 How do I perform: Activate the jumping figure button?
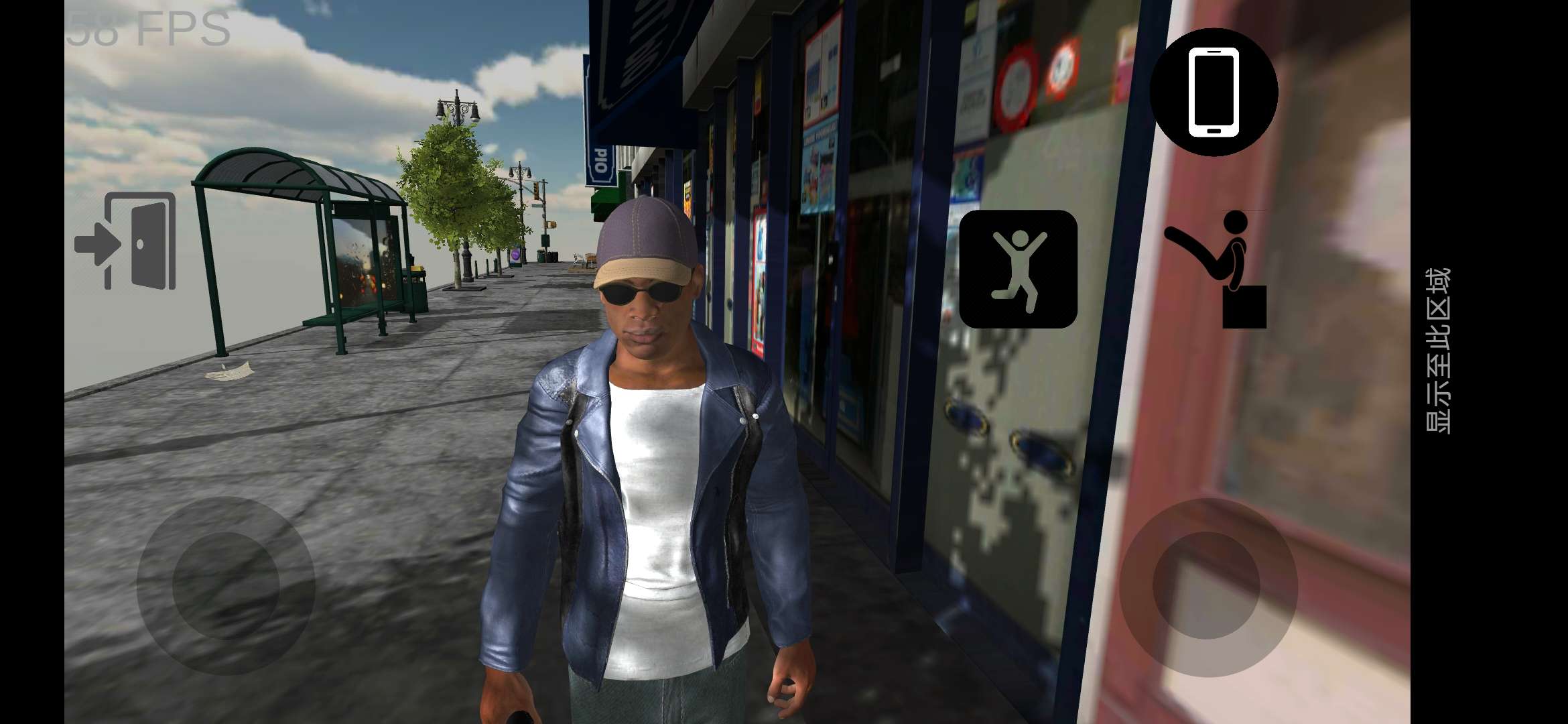(x=1018, y=269)
